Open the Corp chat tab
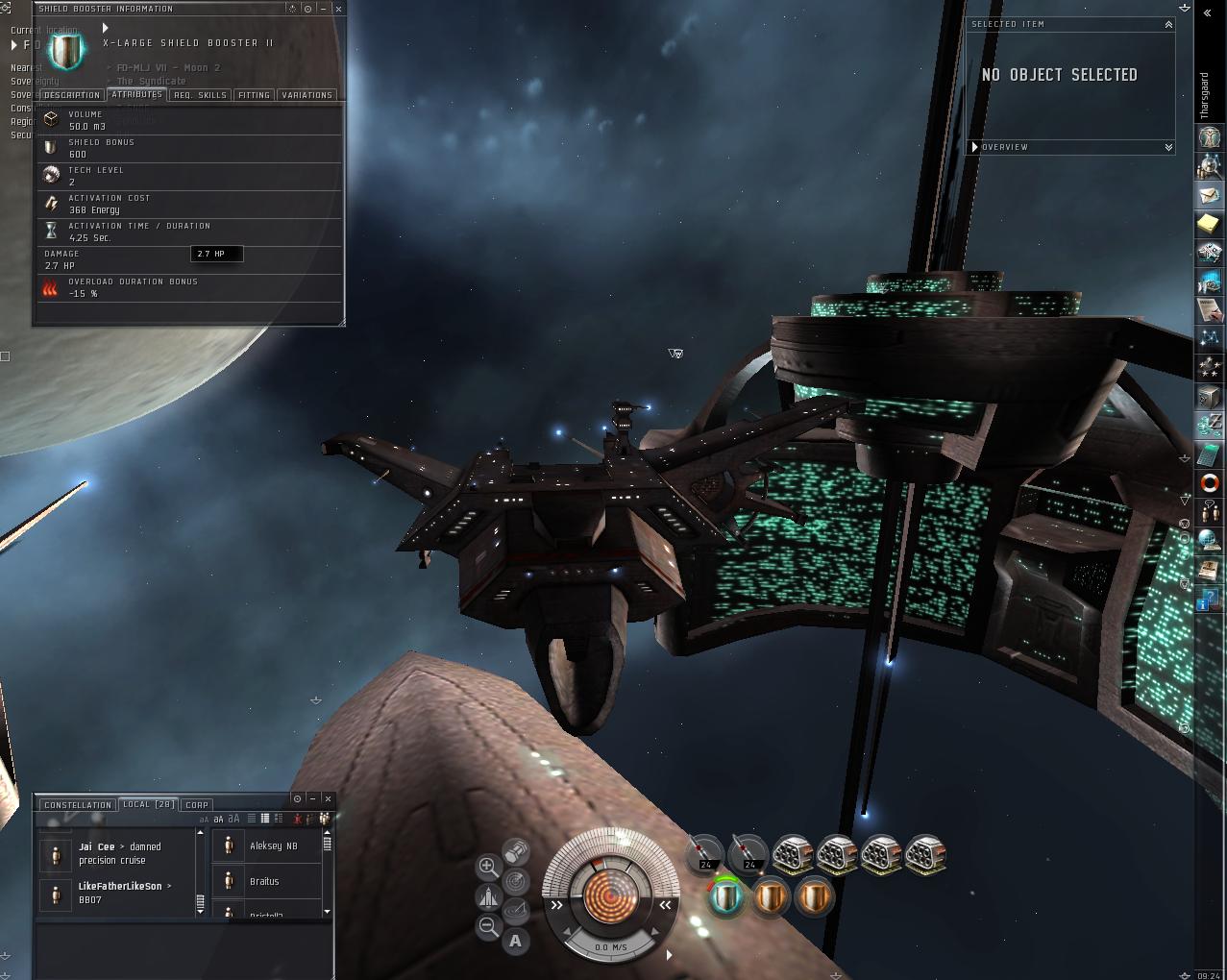This screenshot has width=1227, height=980. coord(197,805)
